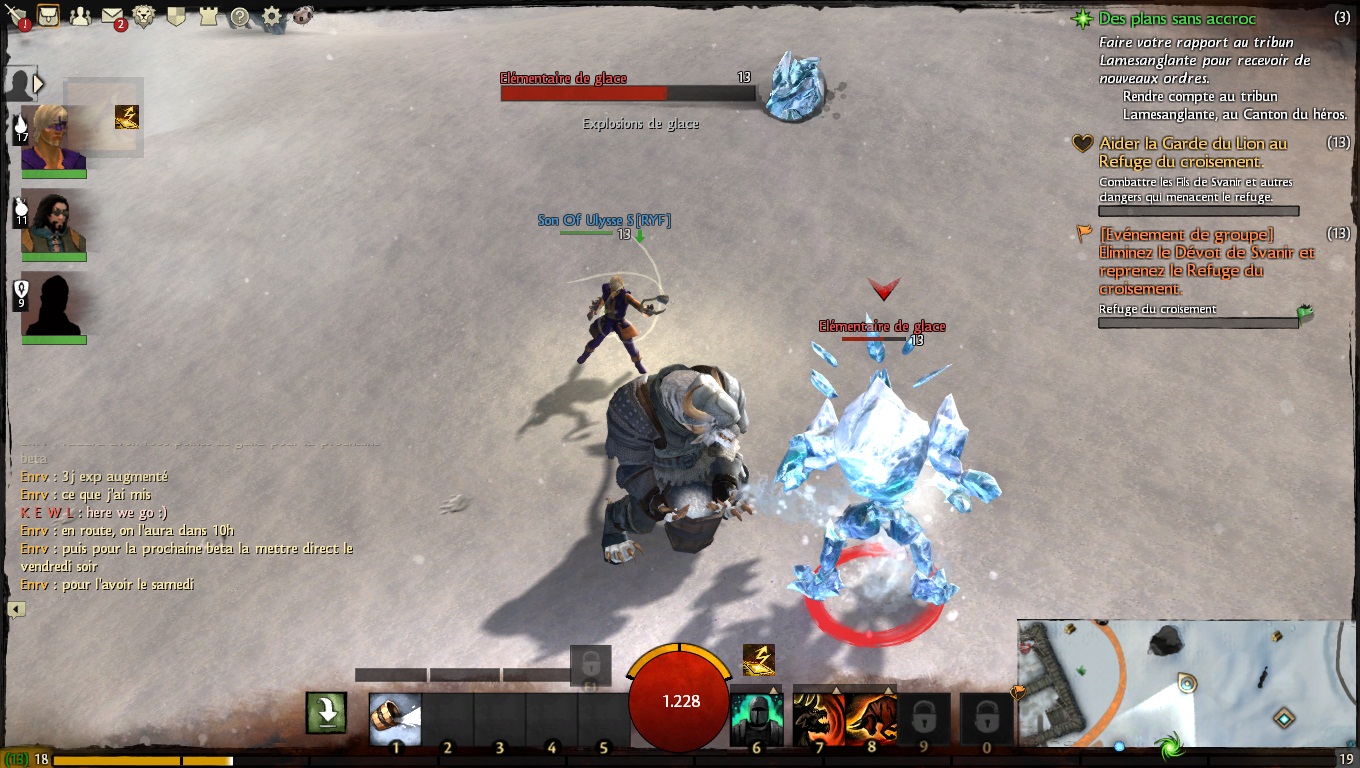Open the lion head trading post icon

pyautogui.click(x=144, y=16)
